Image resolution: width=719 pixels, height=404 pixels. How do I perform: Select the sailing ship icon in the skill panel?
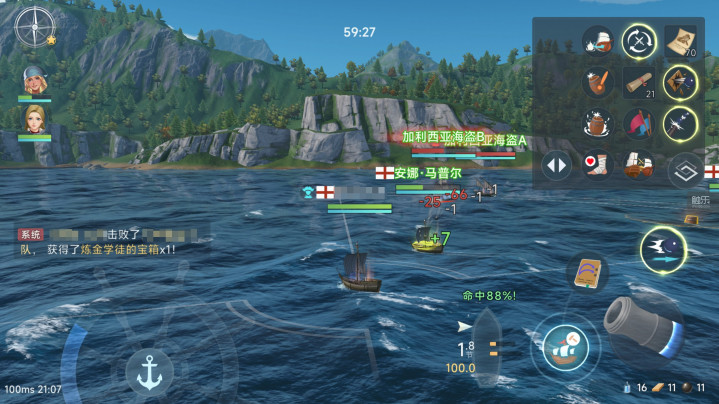[638, 163]
